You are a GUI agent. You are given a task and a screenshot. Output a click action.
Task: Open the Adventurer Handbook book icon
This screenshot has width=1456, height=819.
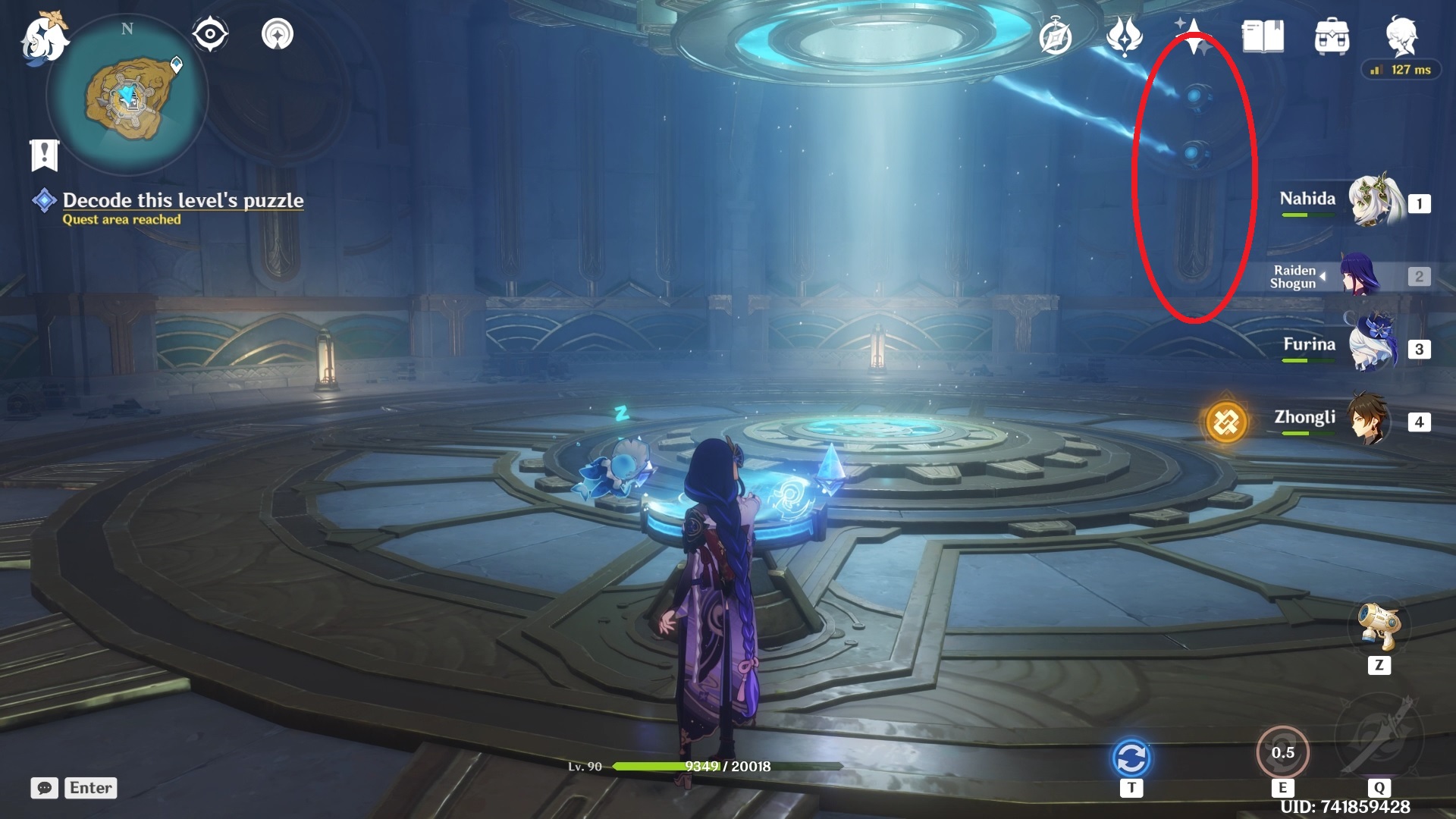point(1262,36)
